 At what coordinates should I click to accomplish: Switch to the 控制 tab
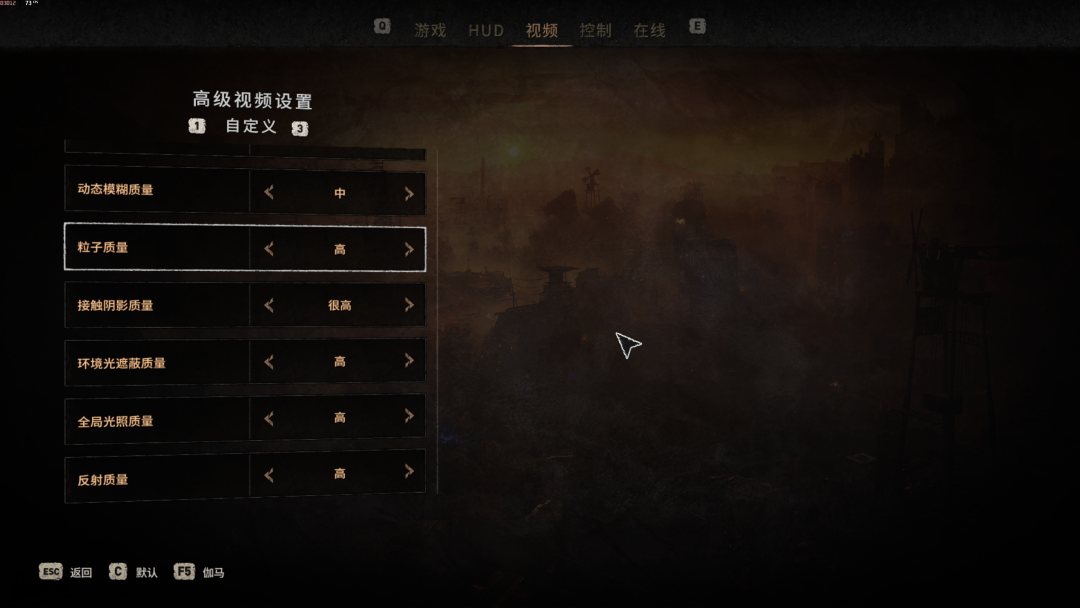click(595, 30)
